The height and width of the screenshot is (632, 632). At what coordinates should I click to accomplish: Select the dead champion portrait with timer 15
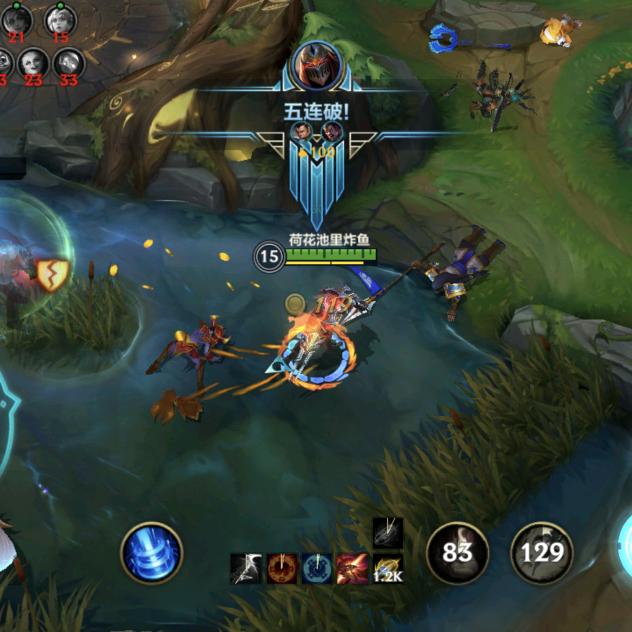59,21
